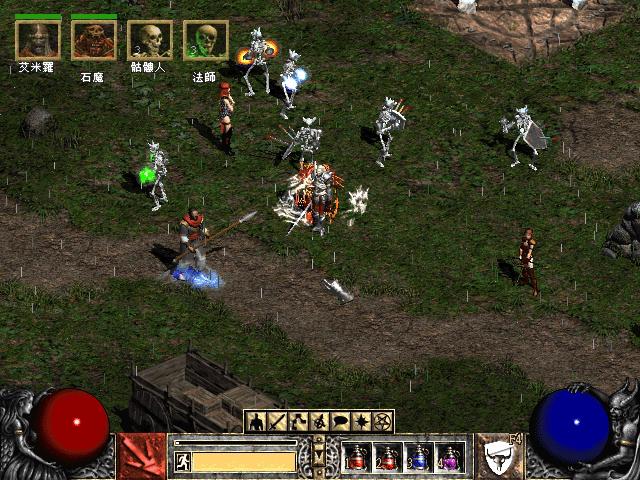Open the character screen silhouette icon

tap(256, 421)
